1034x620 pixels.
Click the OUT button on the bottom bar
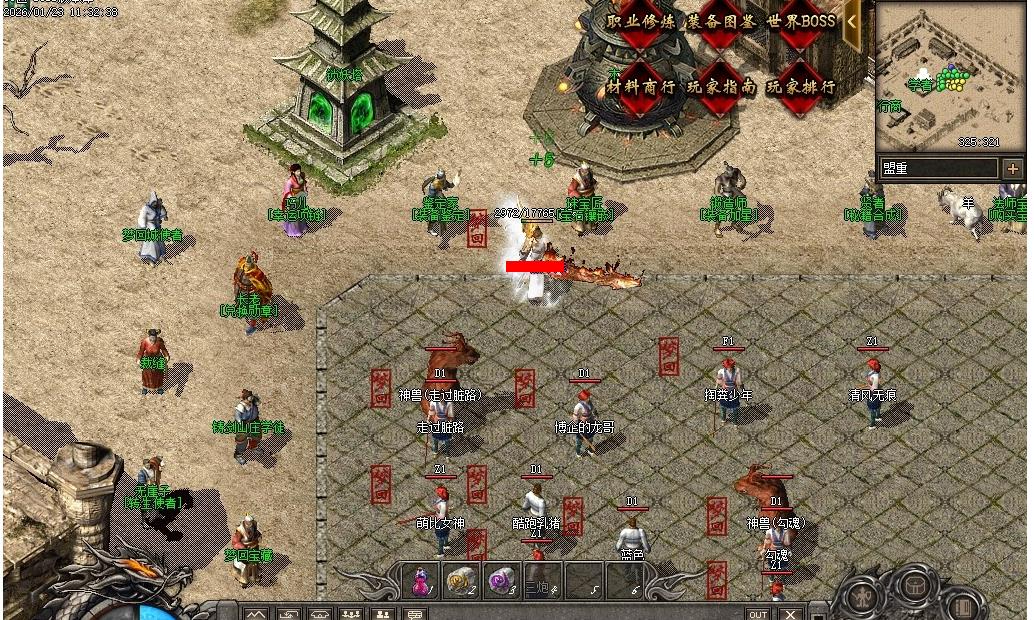click(x=758, y=614)
